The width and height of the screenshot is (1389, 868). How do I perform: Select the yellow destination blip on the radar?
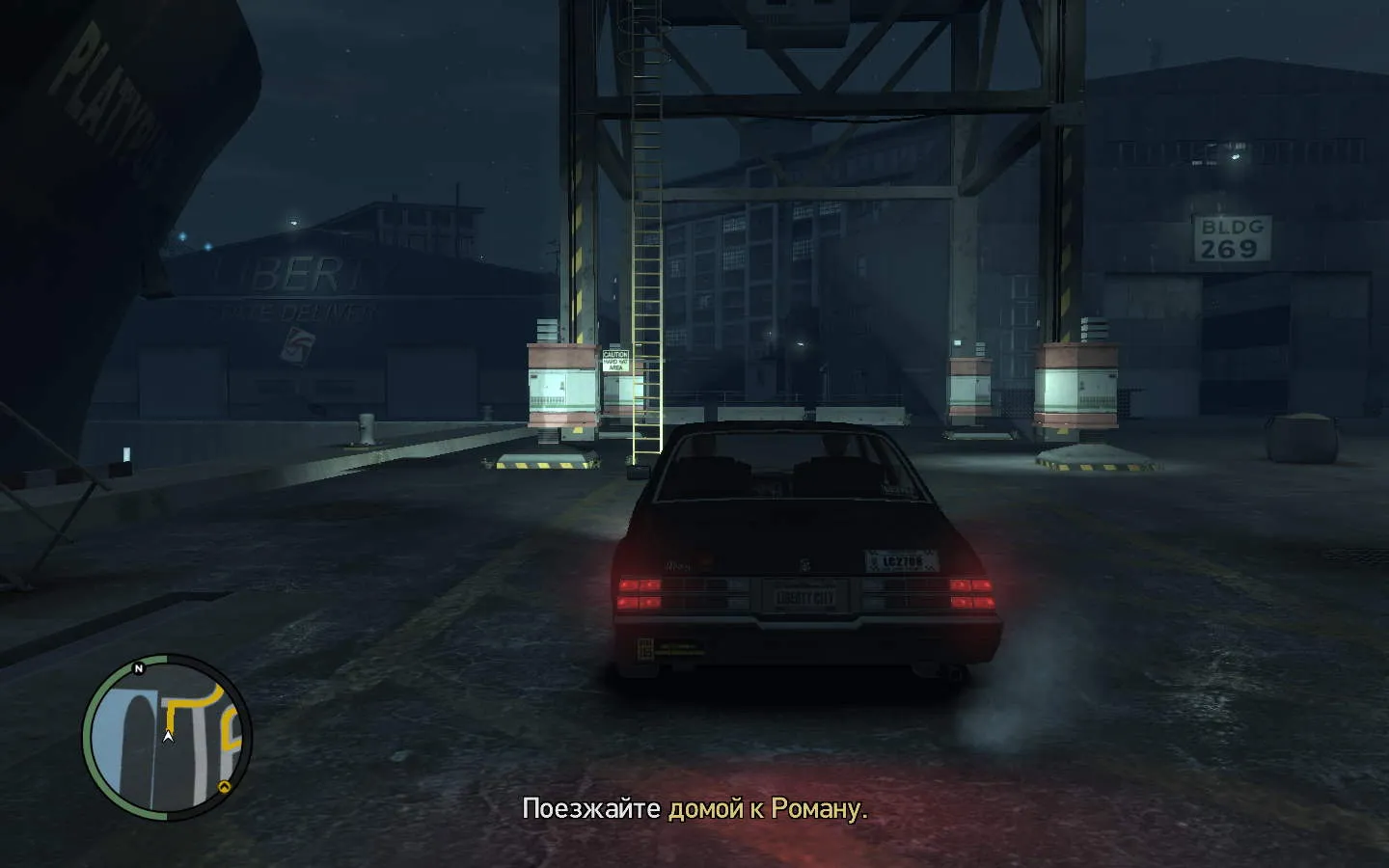tap(225, 787)
